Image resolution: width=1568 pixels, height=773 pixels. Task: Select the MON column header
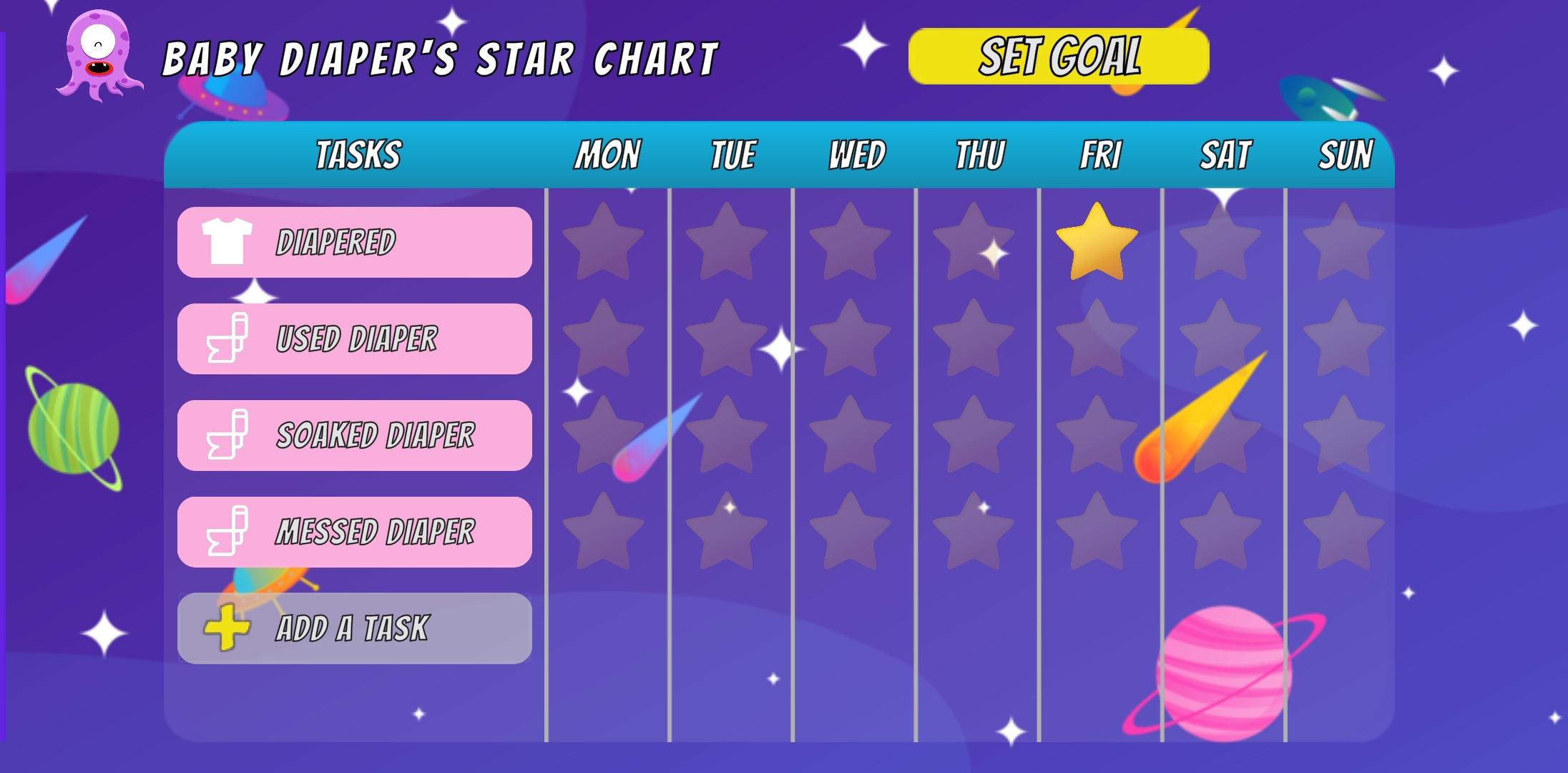click(606, 153)
